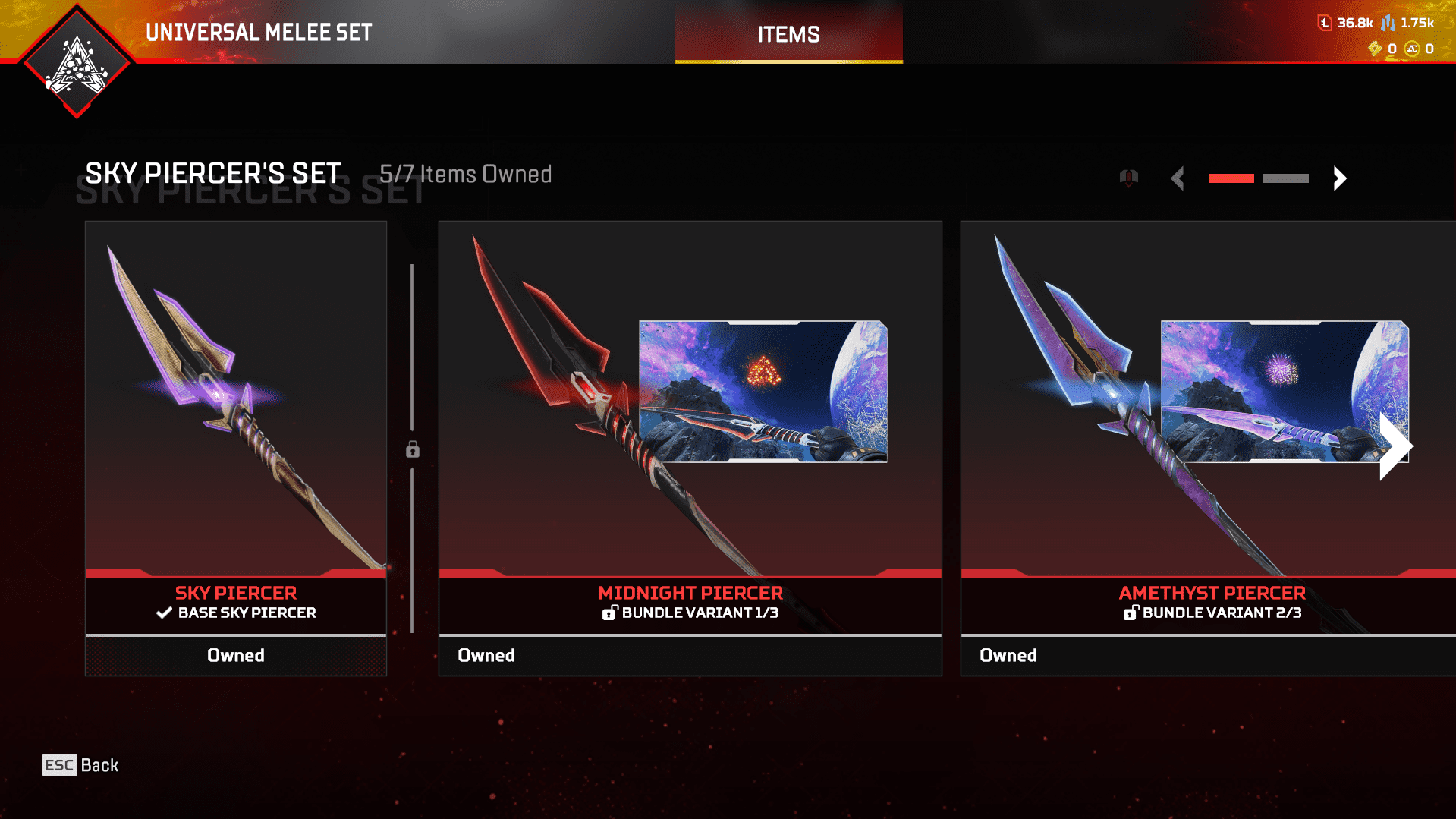Jump to the second page indicator bar
This screenshot has height=819, width=1456.
click(x=1285, y=178)
